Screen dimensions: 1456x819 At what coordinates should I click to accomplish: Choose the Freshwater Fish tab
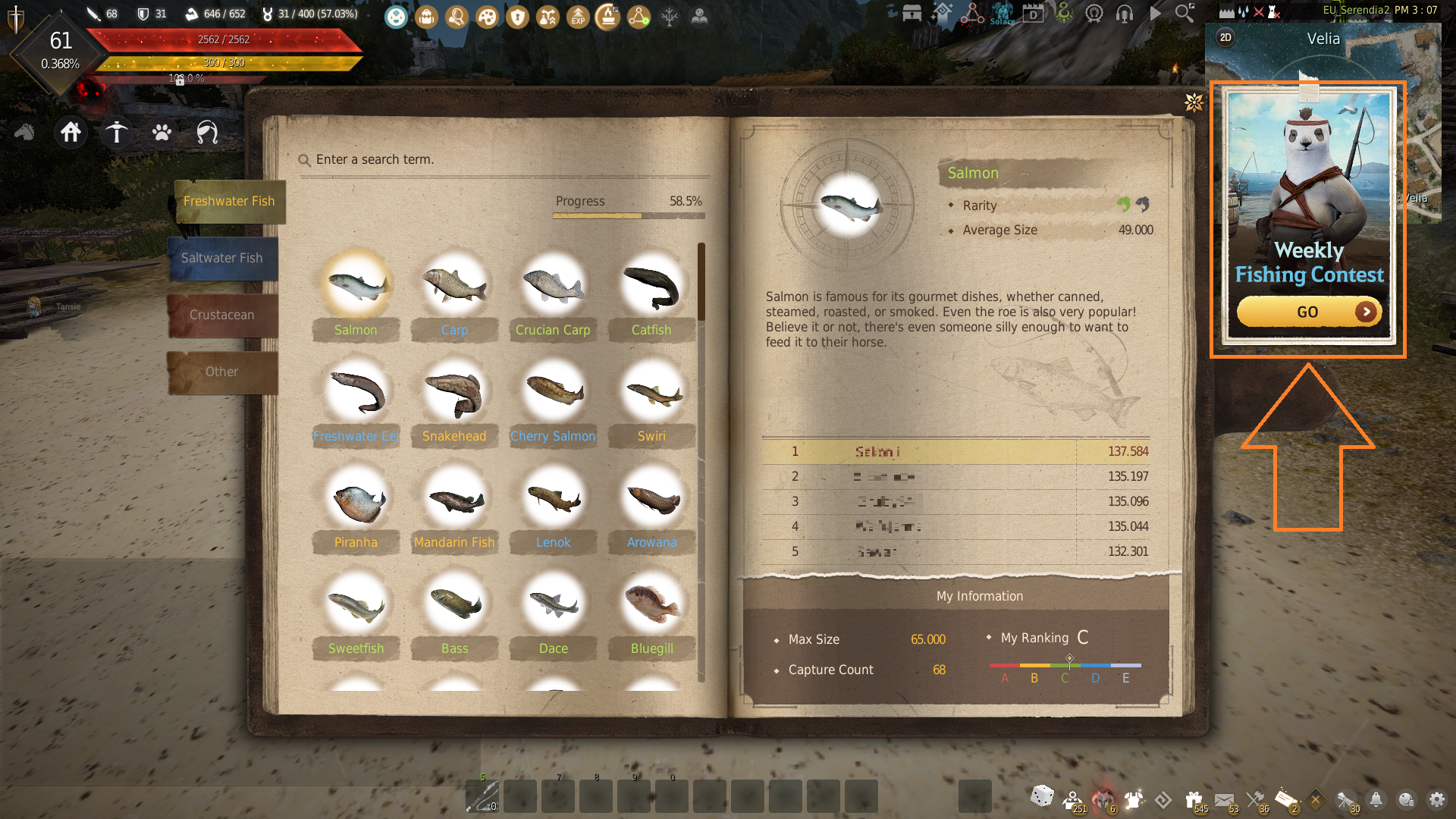coord(228,202)
